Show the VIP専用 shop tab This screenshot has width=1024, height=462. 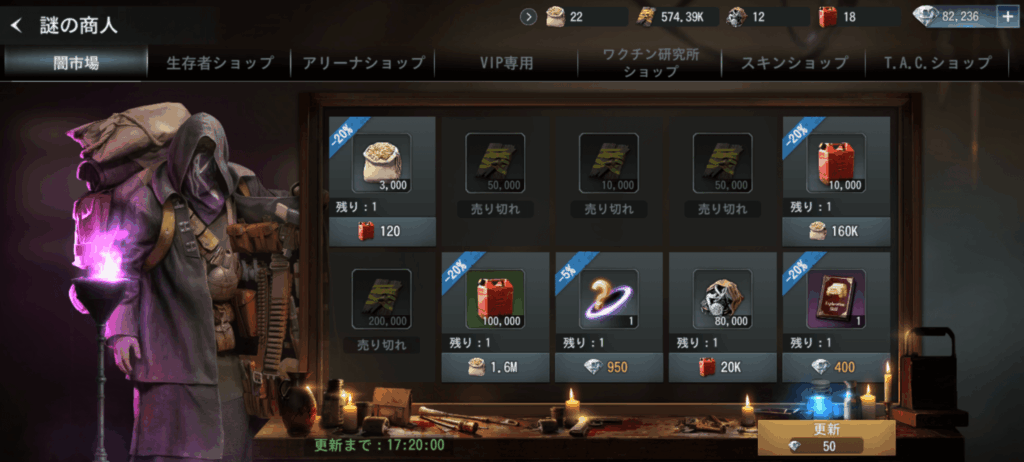506,63
